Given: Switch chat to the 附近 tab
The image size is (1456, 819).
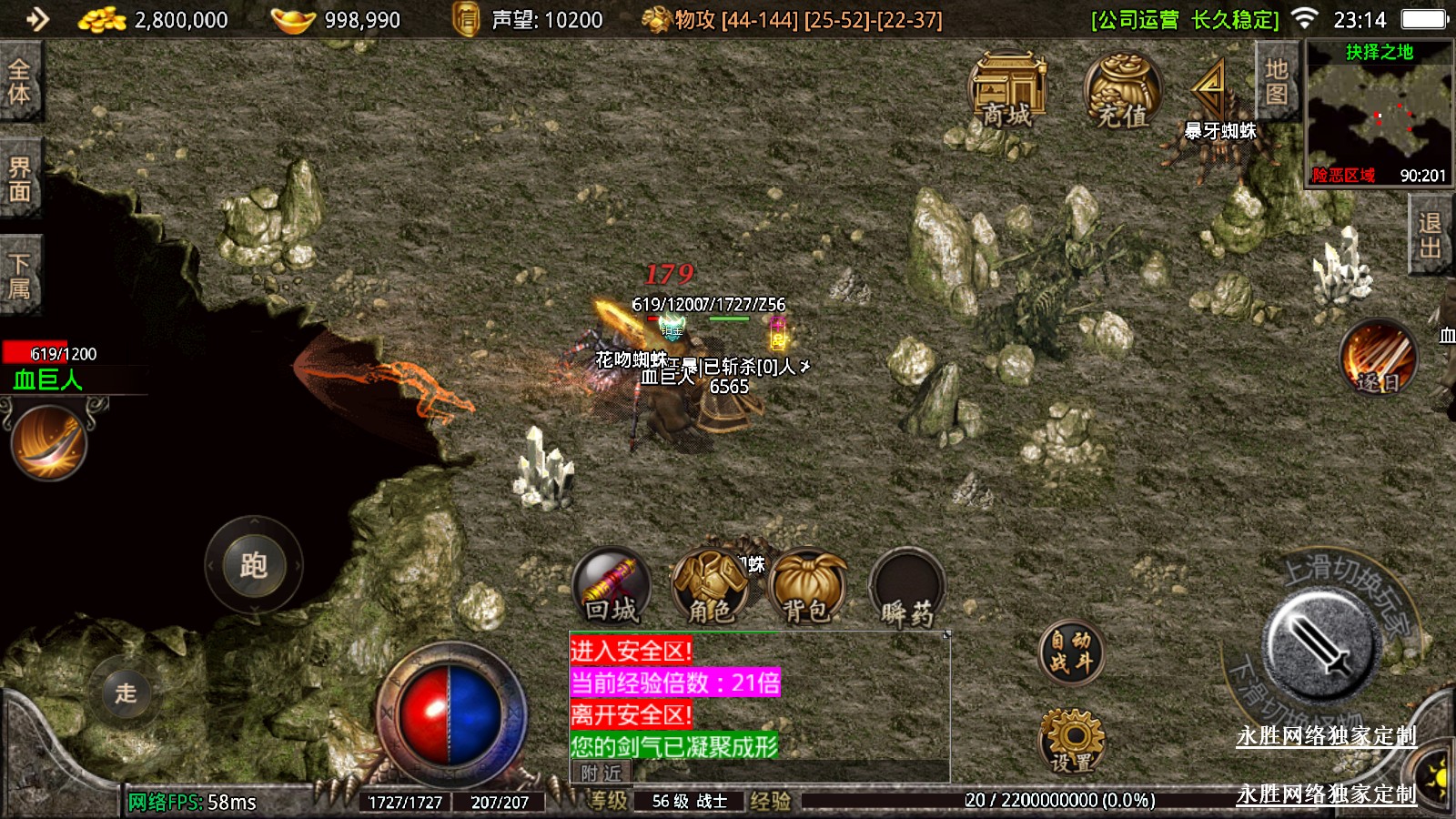Looking at the screenshot, I should (x=601, y=773).
